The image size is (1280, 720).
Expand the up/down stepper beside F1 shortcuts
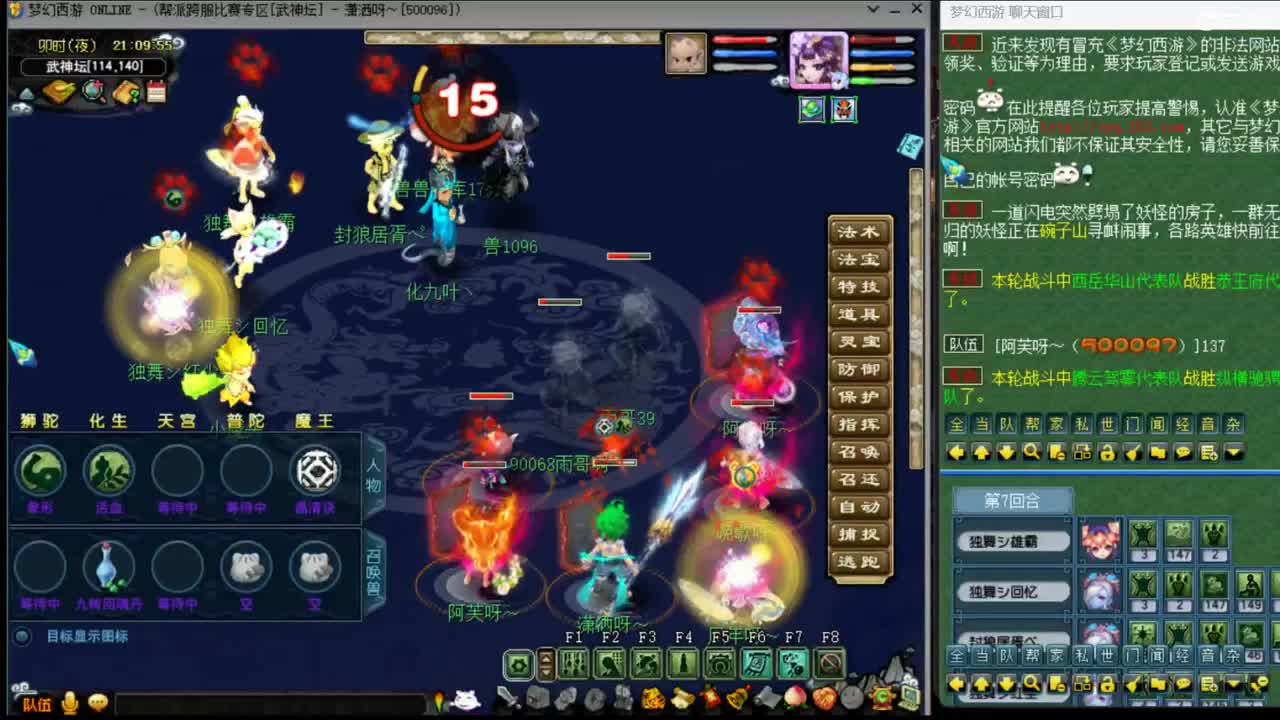click(x=545, y=663)
